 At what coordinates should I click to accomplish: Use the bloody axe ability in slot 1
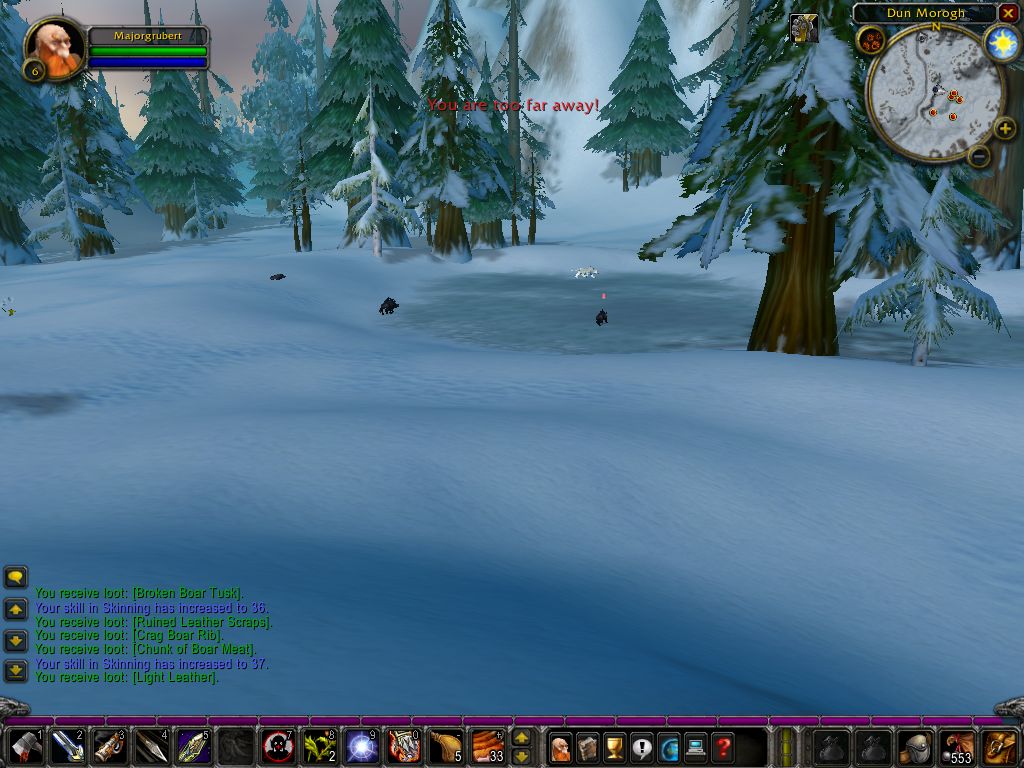[26, 746]
